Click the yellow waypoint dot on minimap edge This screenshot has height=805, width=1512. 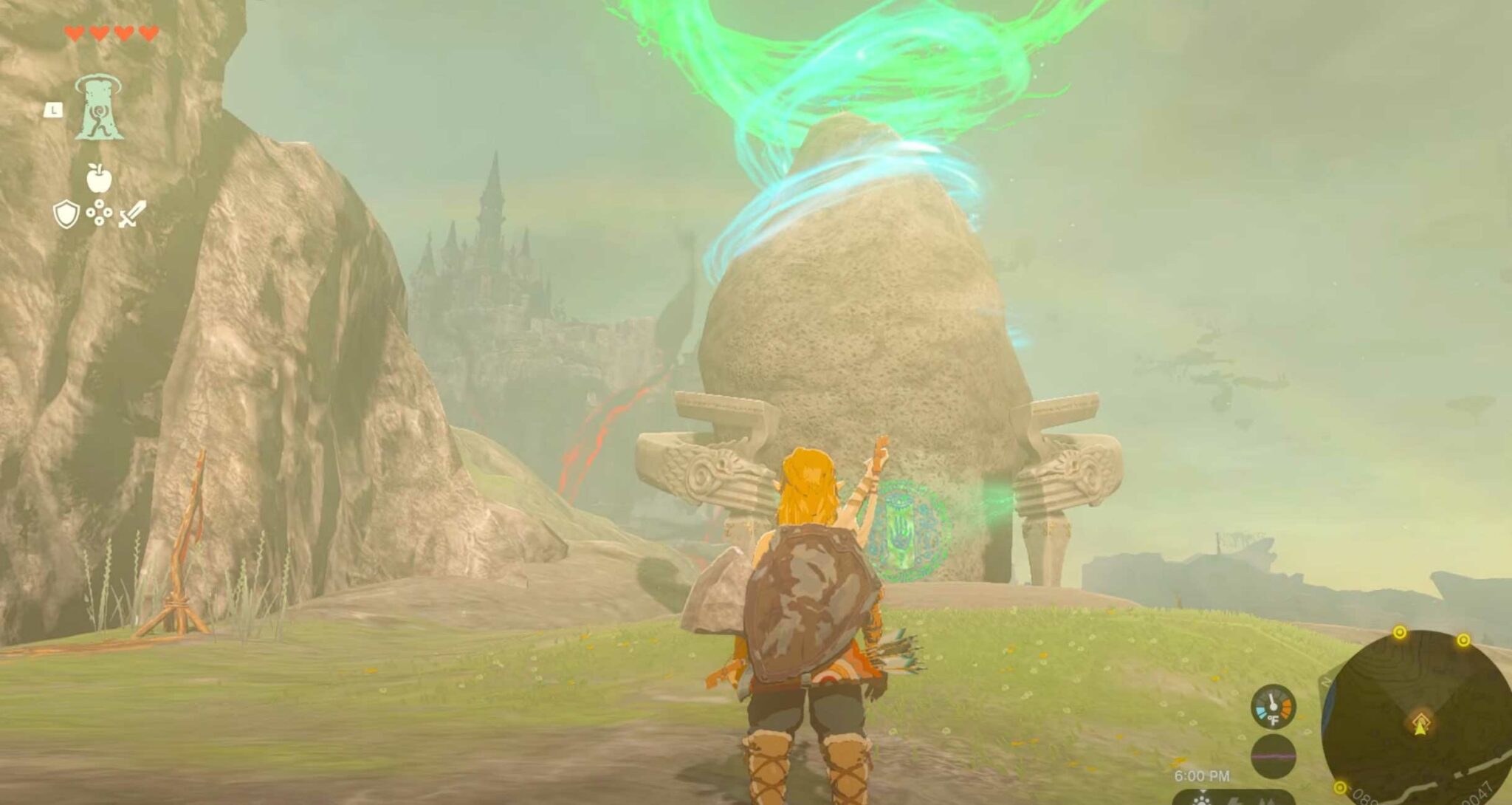(1399, 632)
